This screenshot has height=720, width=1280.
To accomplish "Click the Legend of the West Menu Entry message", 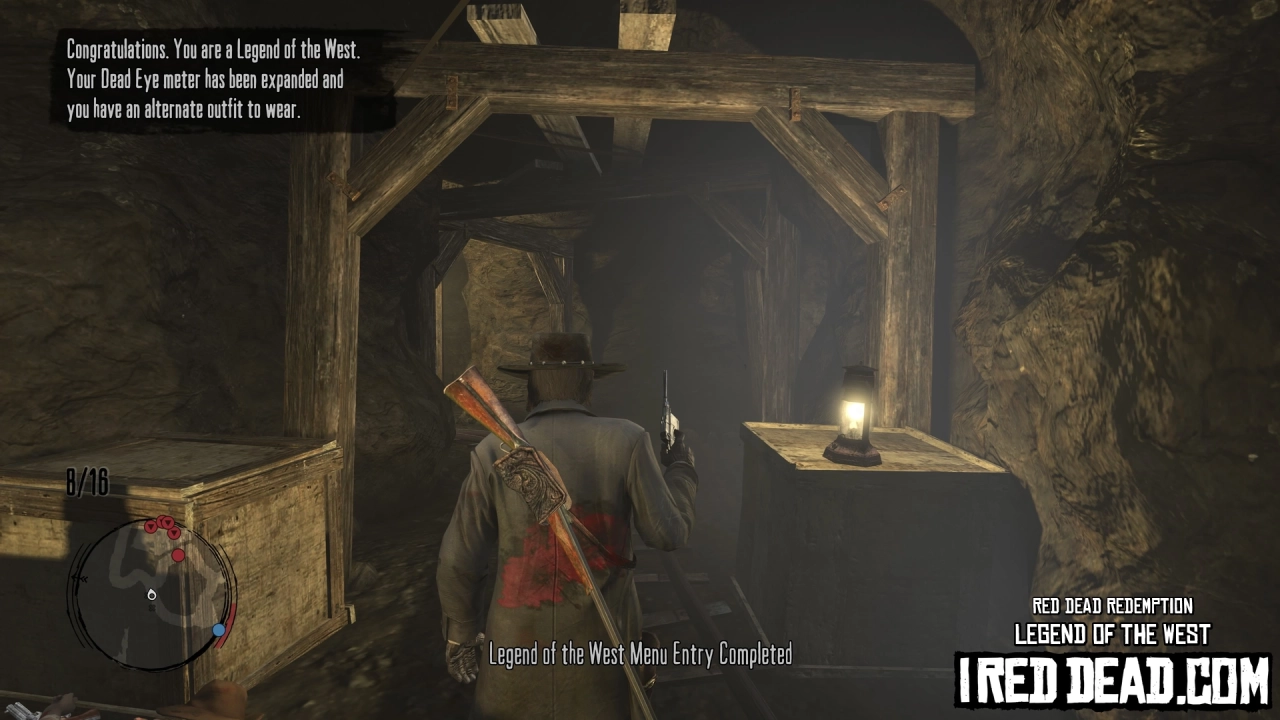I will pyautogui.click(x=638, y=657).
